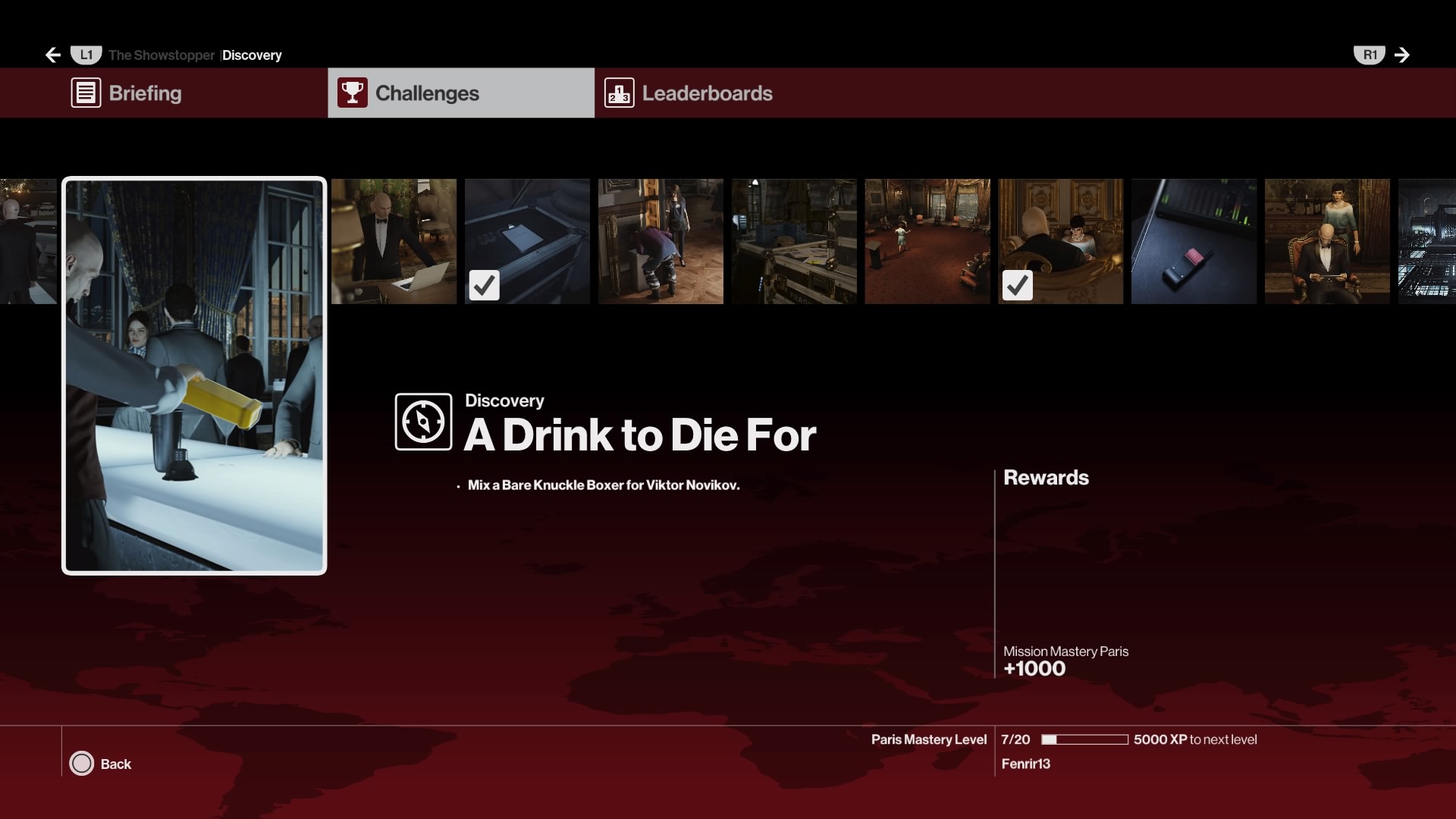Screen dimensions: 1456x819
Task: Click the Briefing document icon
Action: (86, 93)
